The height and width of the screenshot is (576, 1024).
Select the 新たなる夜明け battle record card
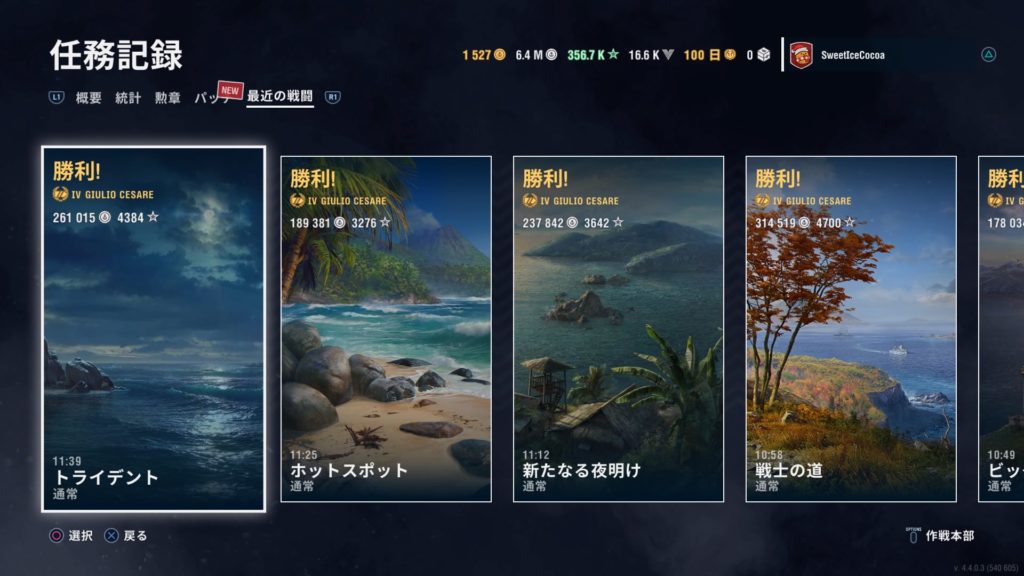coord(618,329)
